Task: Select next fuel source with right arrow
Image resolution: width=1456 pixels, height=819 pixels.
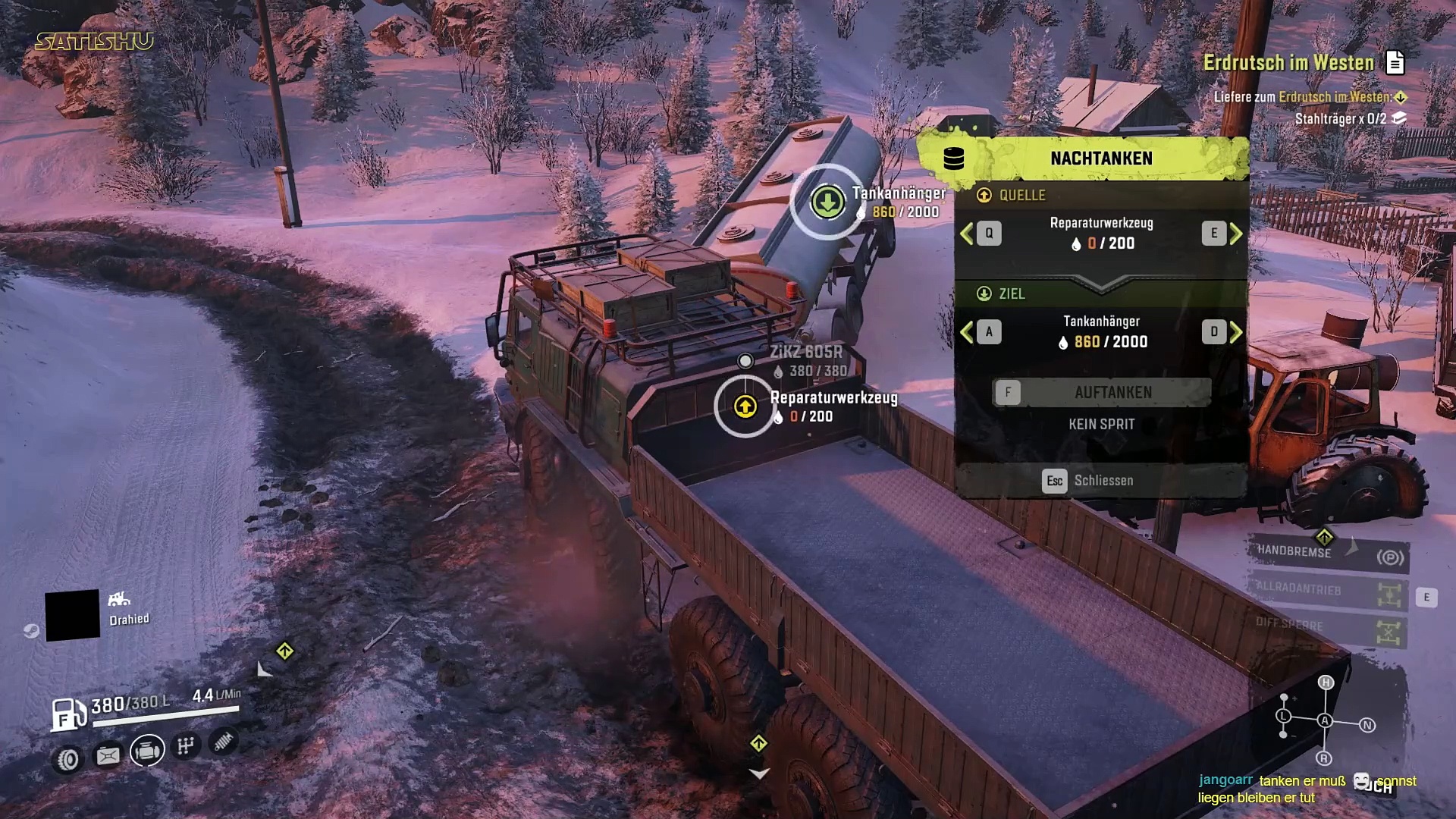Action: pos(1236,234)
